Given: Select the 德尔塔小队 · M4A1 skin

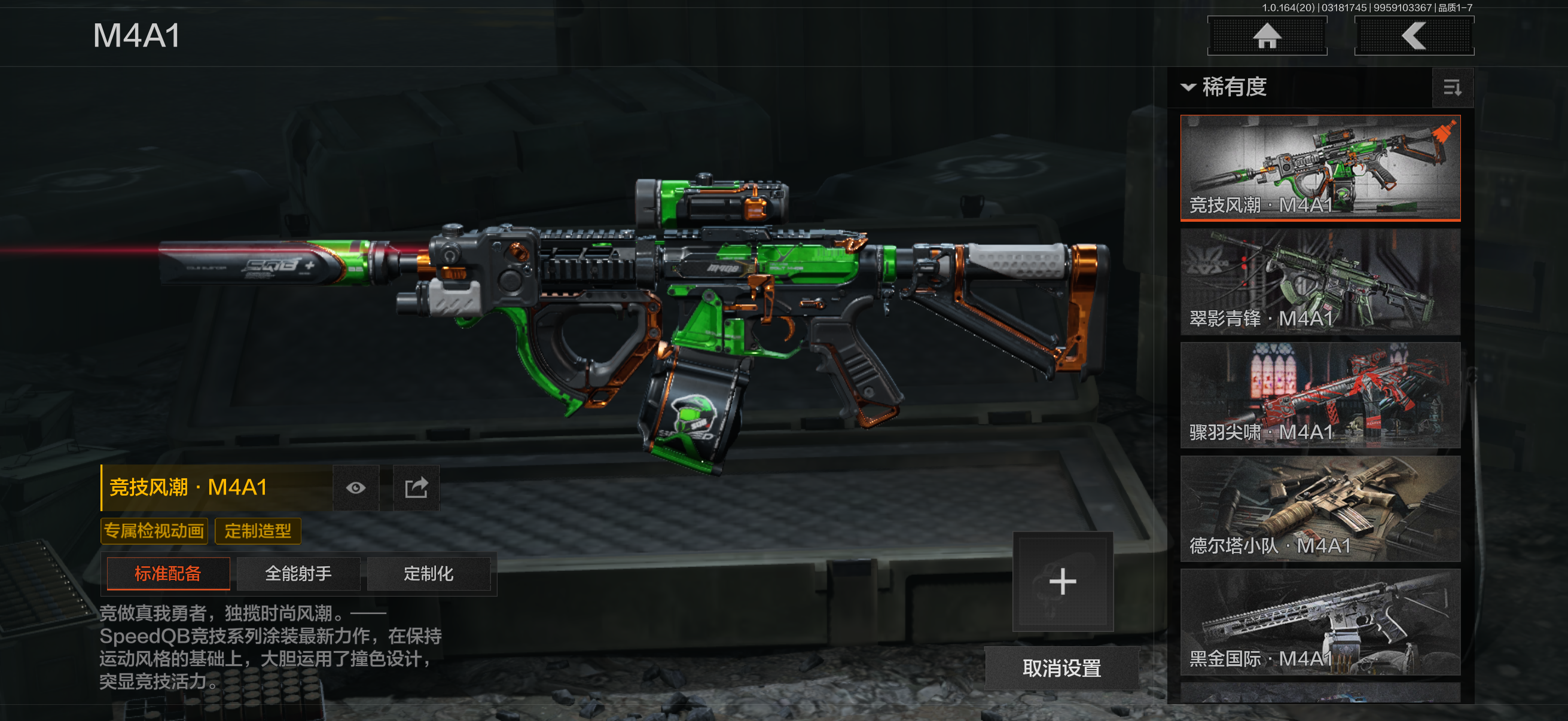Looking at the screenshot, I should 1320,509.
